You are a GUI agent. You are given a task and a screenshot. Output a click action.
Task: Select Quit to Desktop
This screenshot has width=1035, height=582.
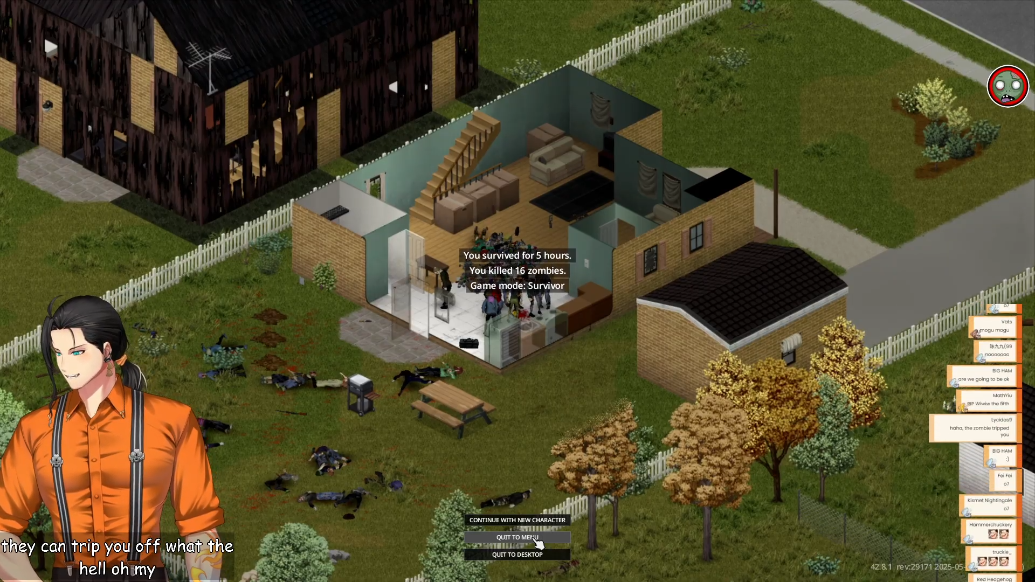tap(517, 554)
